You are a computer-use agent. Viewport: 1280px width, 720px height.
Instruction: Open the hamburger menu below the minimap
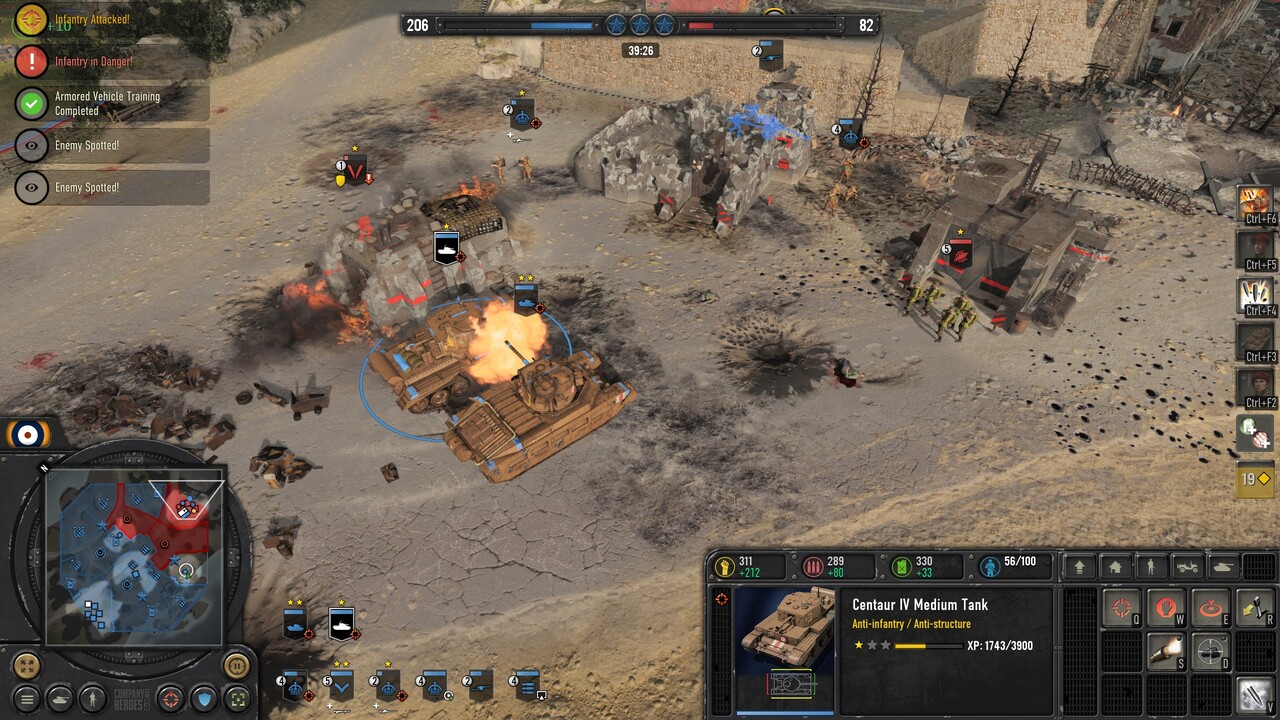(28, 699)
